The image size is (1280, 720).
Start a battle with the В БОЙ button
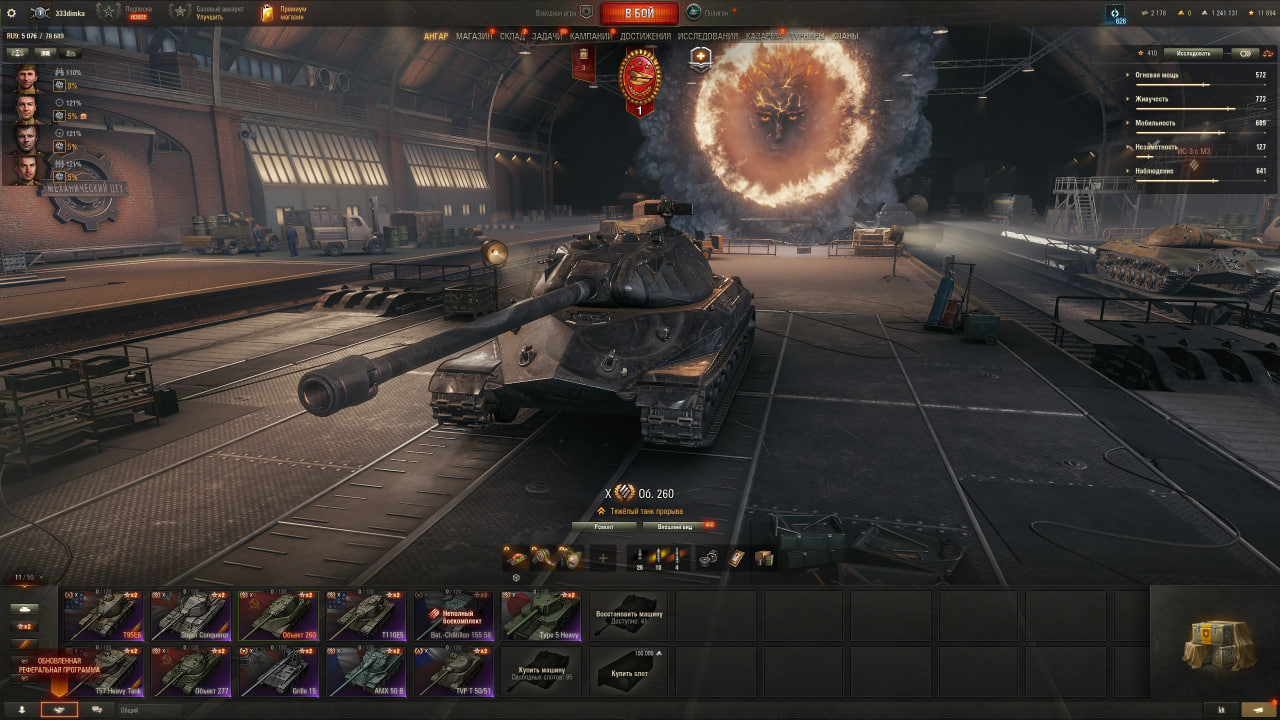tap(639, 13)
